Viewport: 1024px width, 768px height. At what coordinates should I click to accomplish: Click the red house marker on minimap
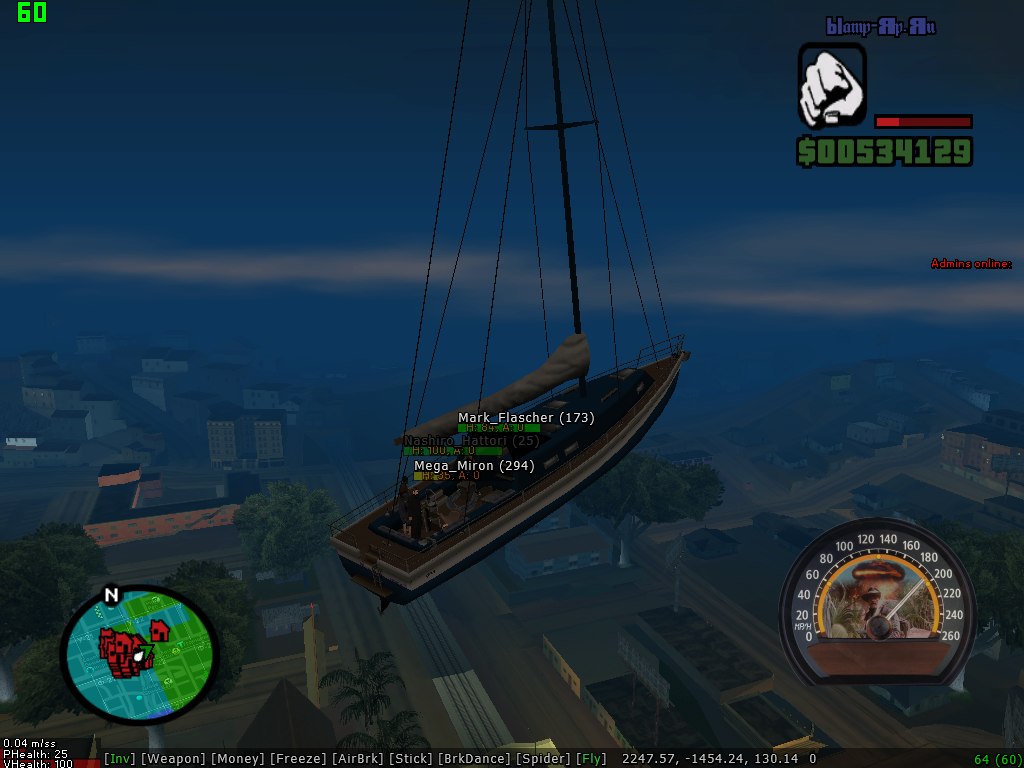coord(158,630)
